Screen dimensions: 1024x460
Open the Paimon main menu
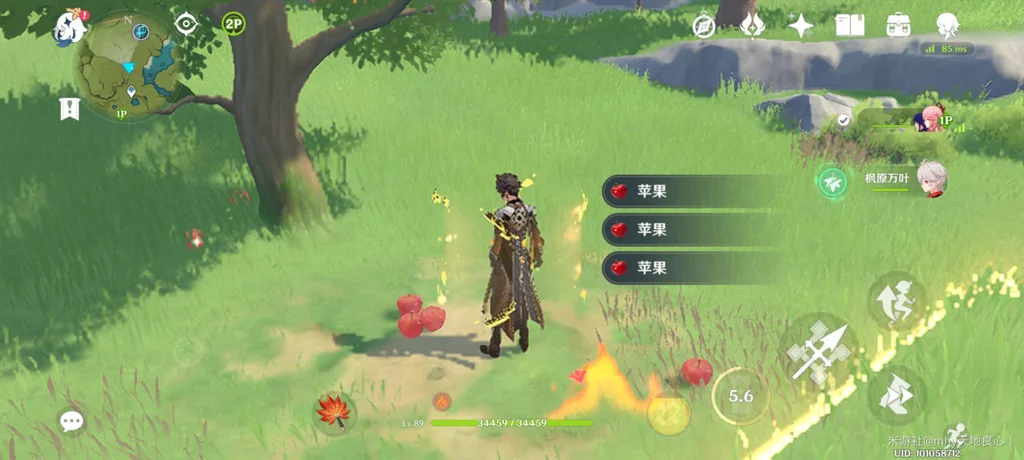(x=70, y=26)
